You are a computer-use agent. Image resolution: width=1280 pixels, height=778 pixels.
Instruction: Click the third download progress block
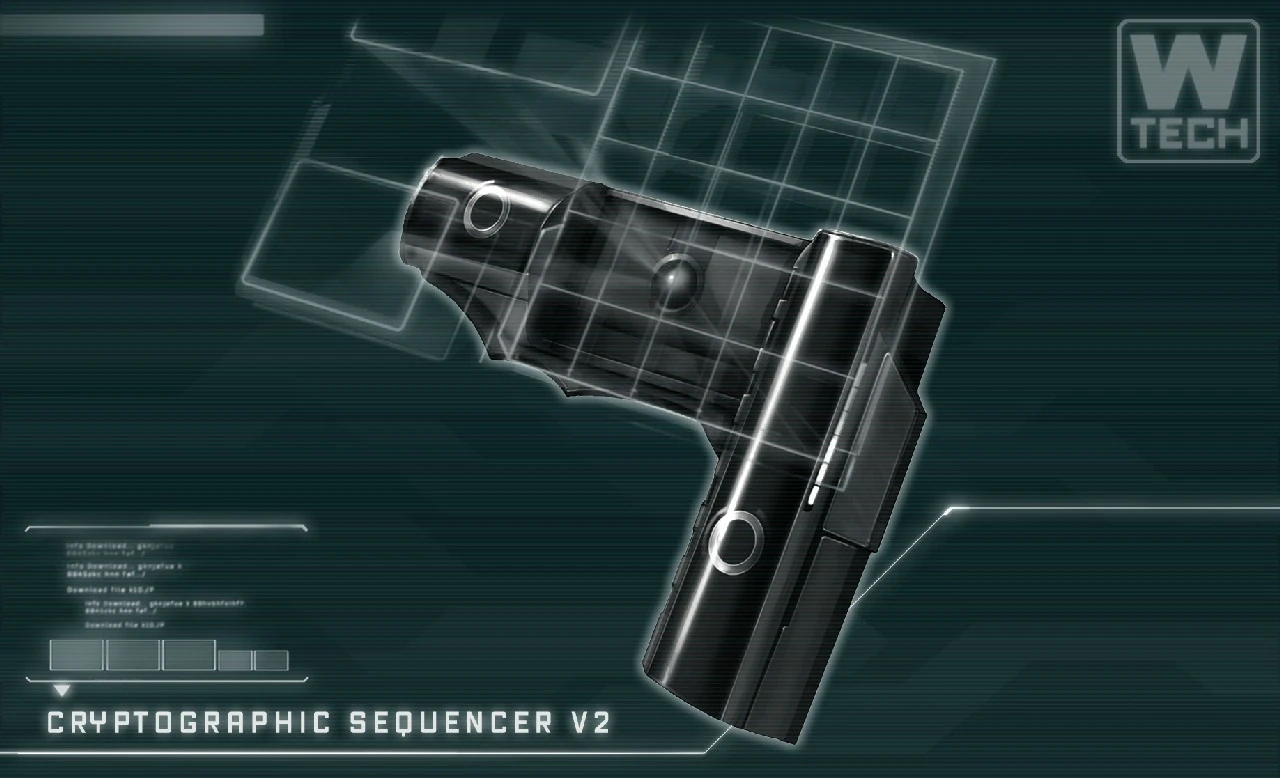tap(189, 654)
